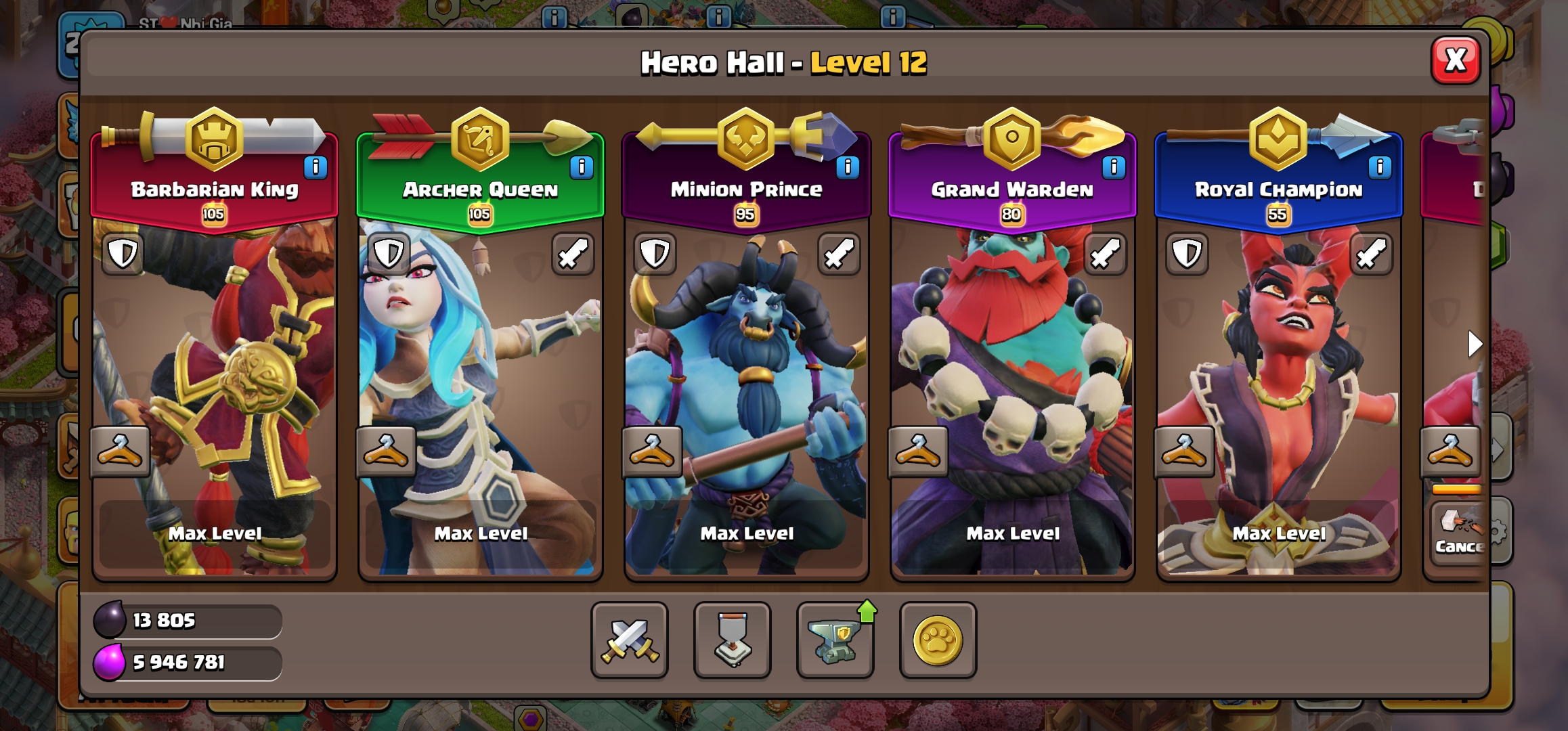Open the Blacksmith anvil button
This screenshot has width=1568, height=731.
point(835,640)
